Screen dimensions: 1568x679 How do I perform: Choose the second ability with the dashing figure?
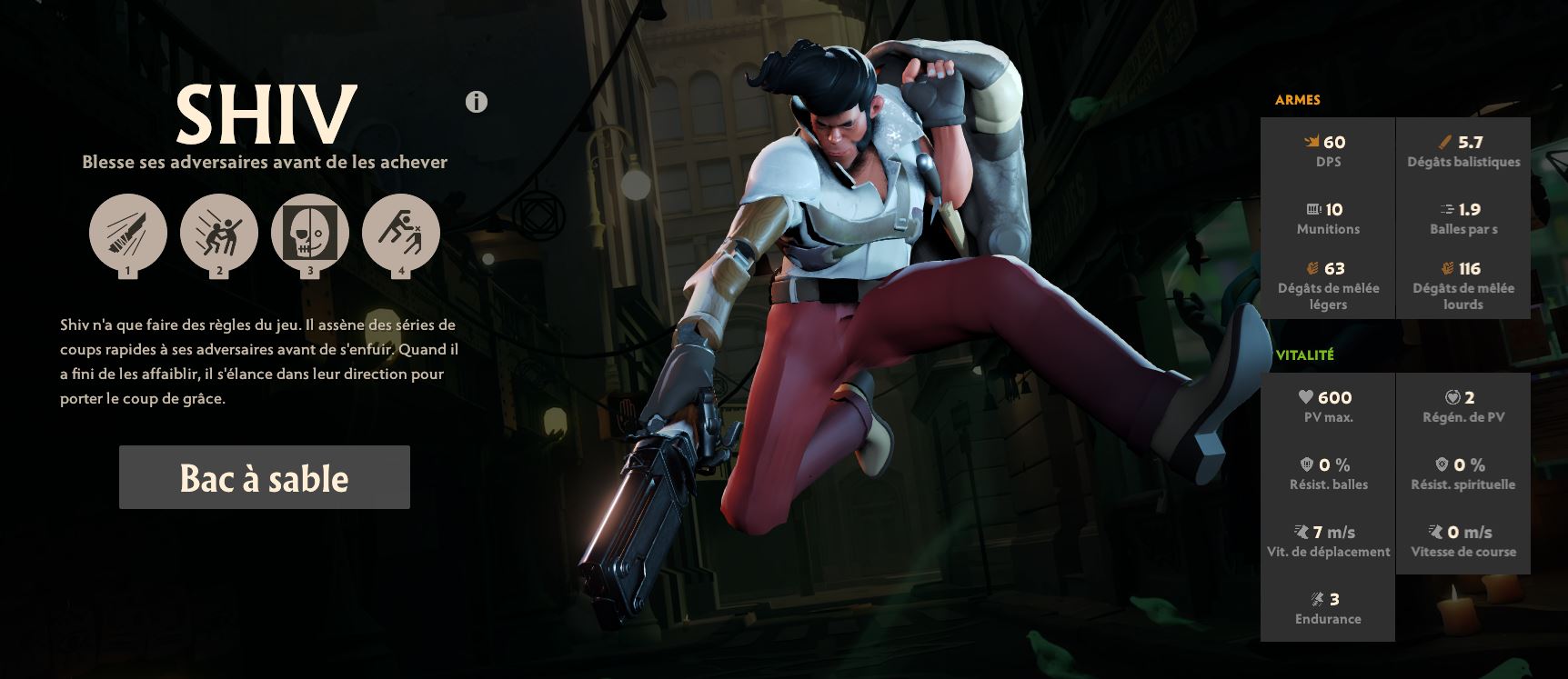[219, 233]
